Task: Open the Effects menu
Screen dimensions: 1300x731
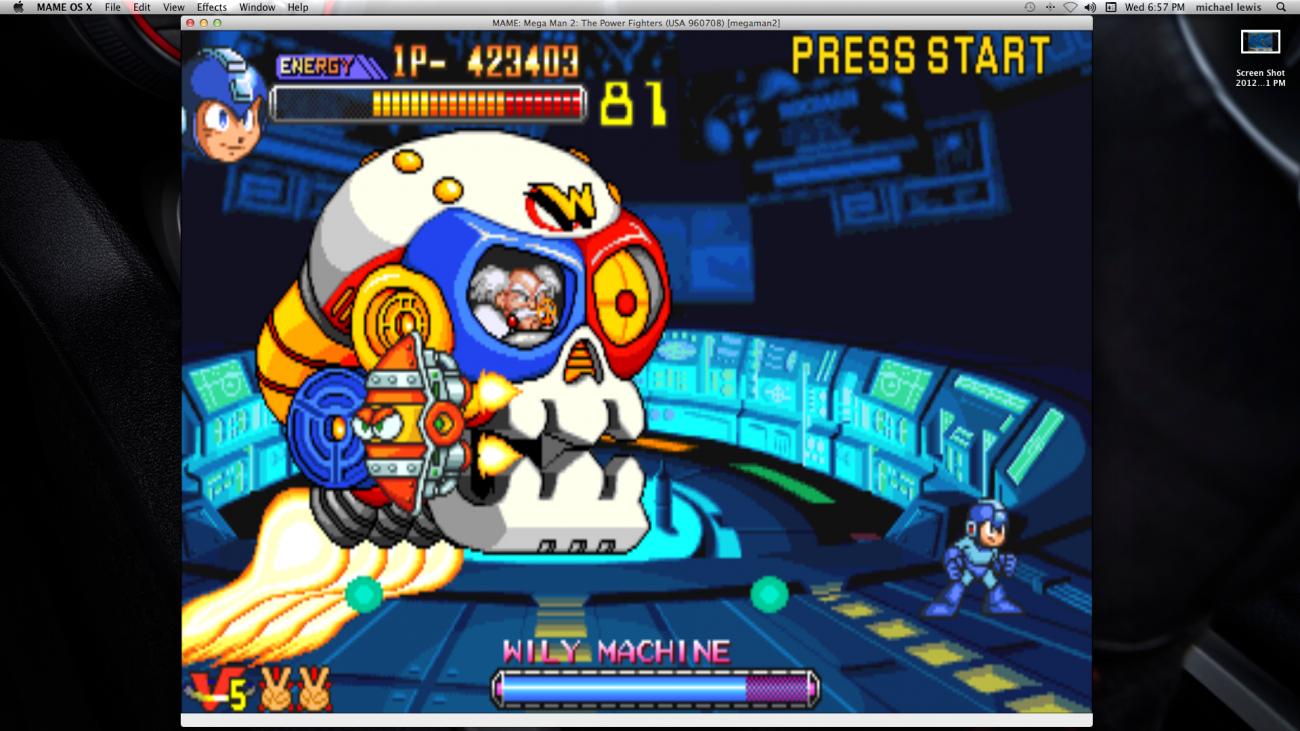Action: [211, 7]
